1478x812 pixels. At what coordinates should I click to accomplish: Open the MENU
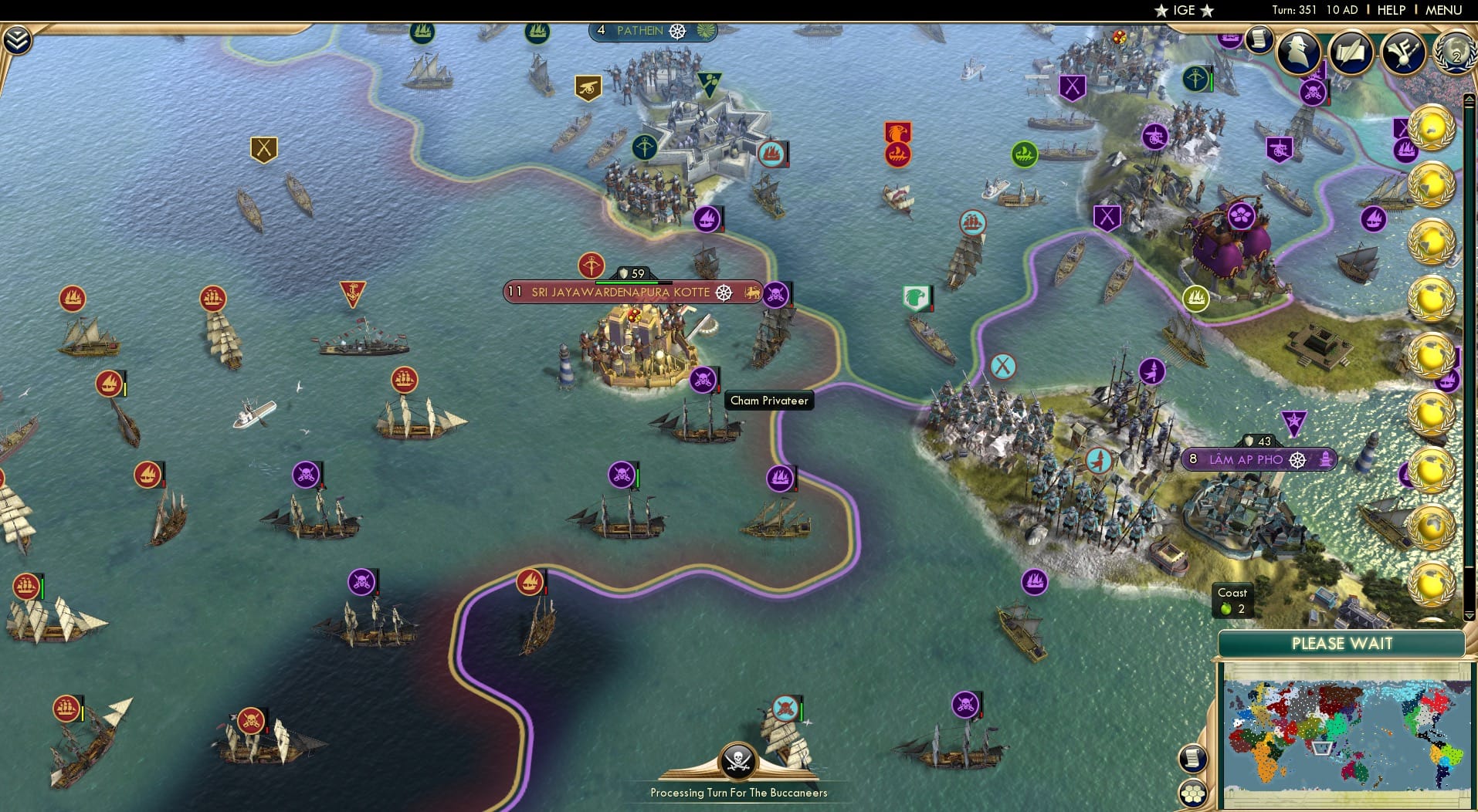click(x=1442, y=10)
